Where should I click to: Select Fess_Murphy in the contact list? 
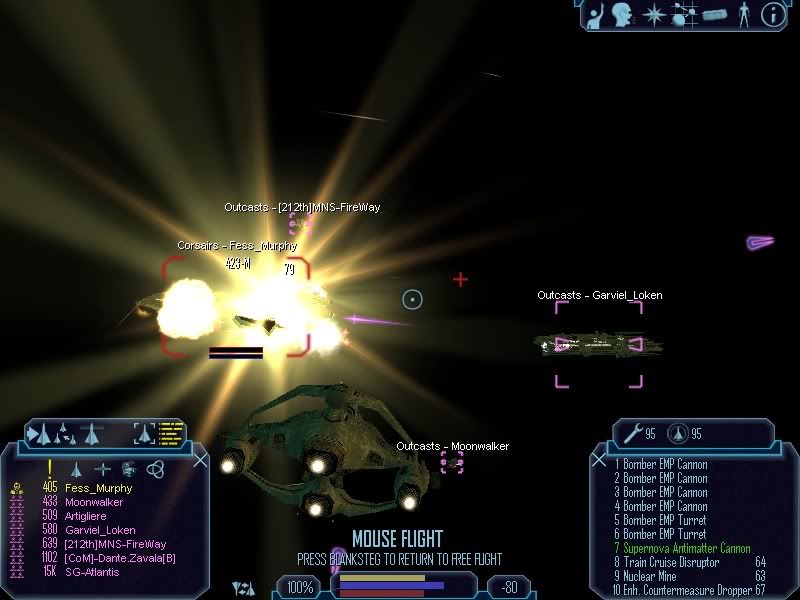[x=91, y=487]
